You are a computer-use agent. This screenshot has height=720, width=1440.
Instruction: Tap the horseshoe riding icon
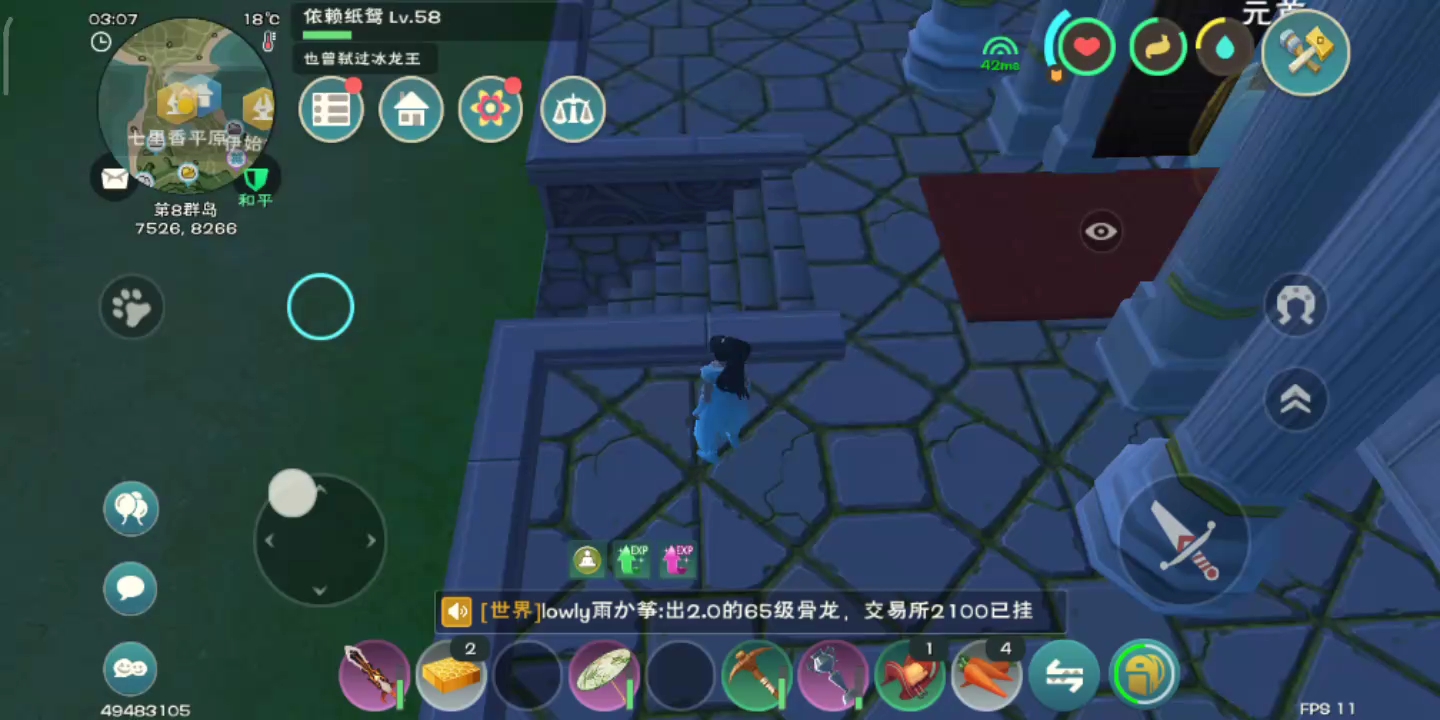[x=1296, y=307]
